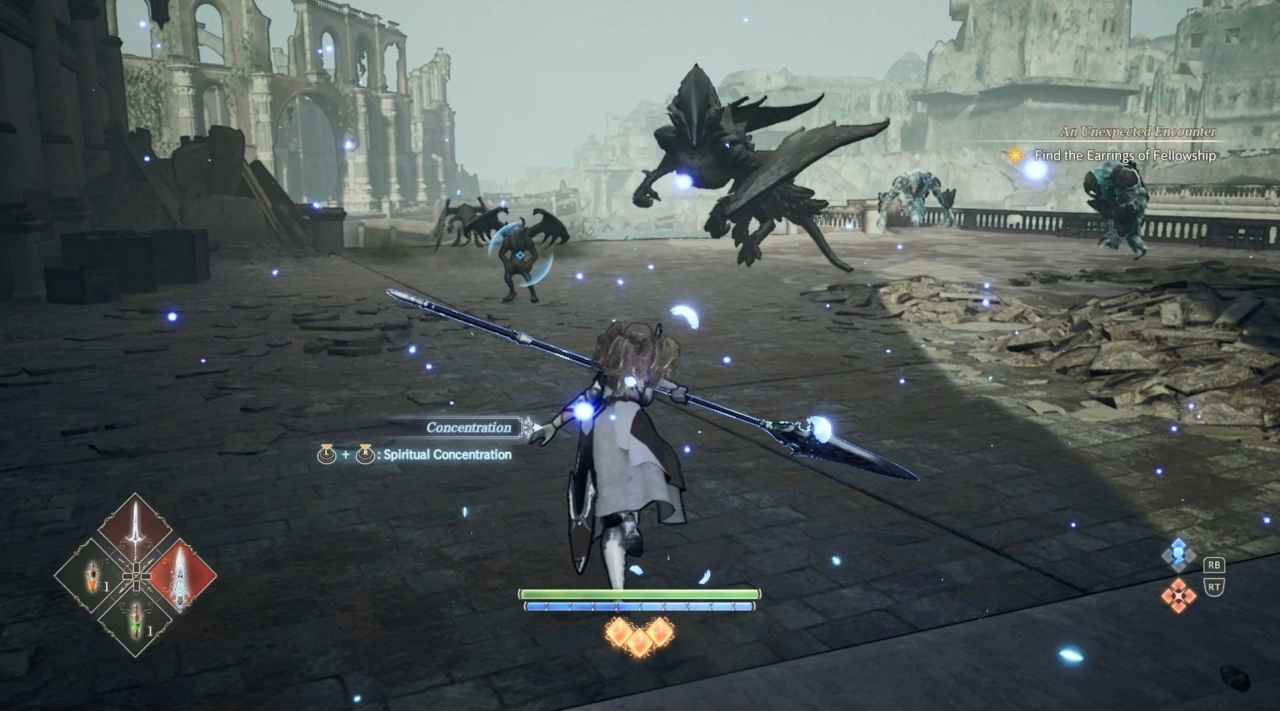Open the Find the Earrings of Fellowship objective

(1124, 155)
